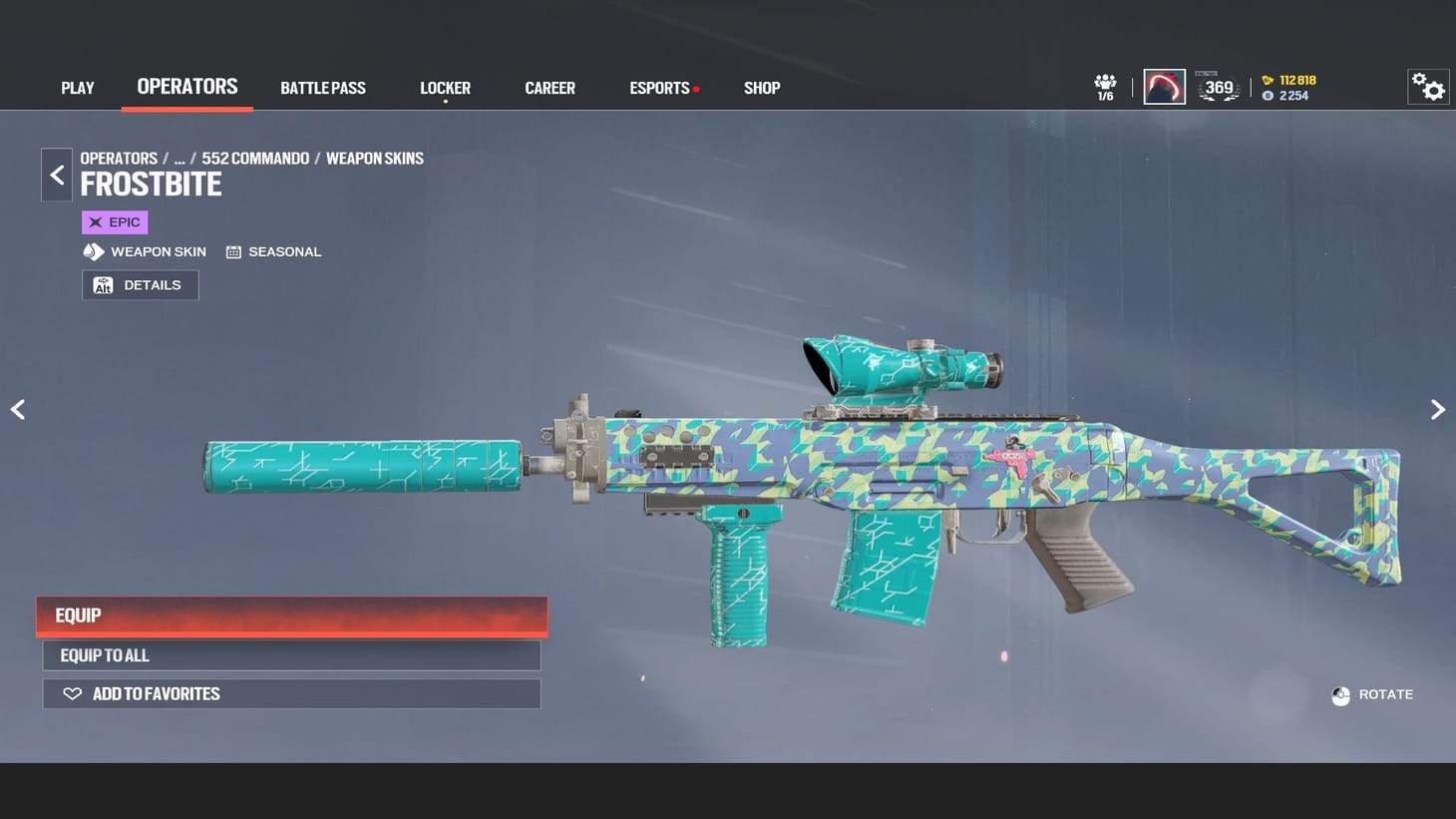Open the Battle Pass tab
This screenshot has width=1456, height=819.
click(x=323, y=88)
